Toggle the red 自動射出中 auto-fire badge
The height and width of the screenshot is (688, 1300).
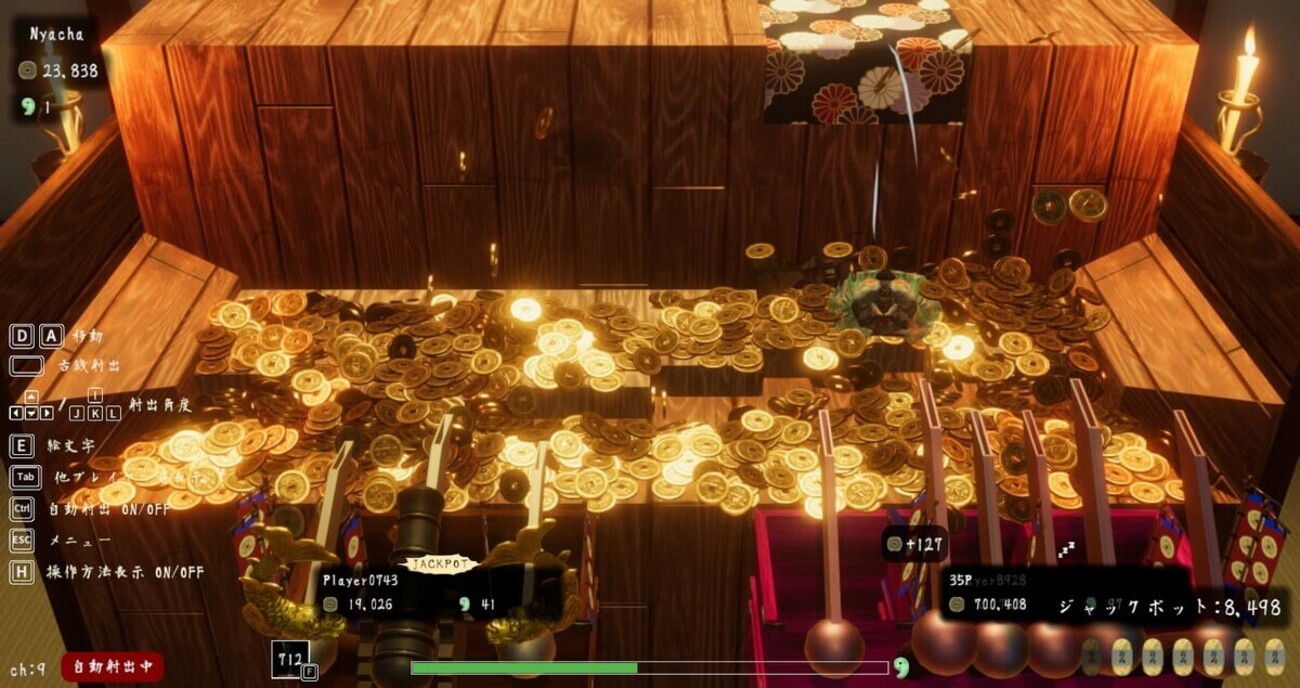[x=112, y=666]
